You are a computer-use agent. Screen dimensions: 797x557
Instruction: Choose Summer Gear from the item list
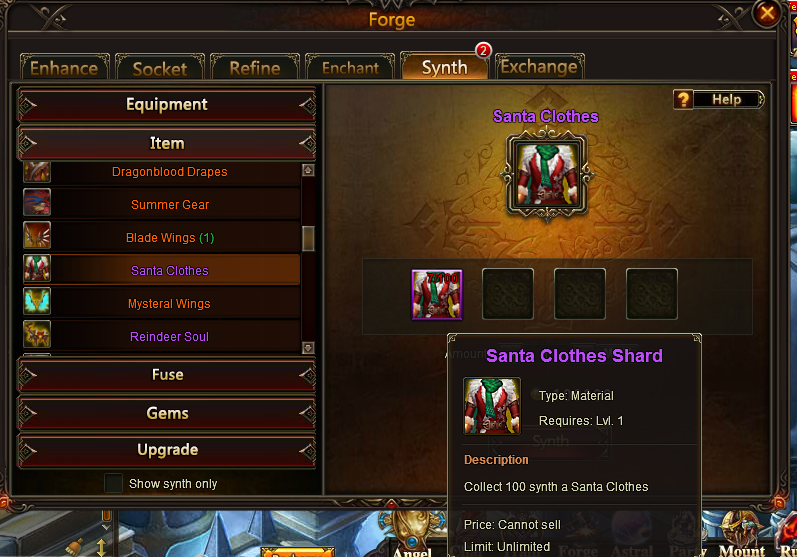click(170, 205)
